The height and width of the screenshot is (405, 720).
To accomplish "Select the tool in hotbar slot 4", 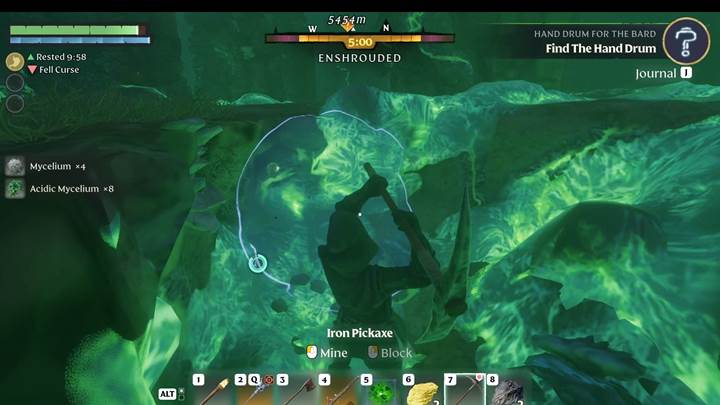I will (x=338, y=391).
